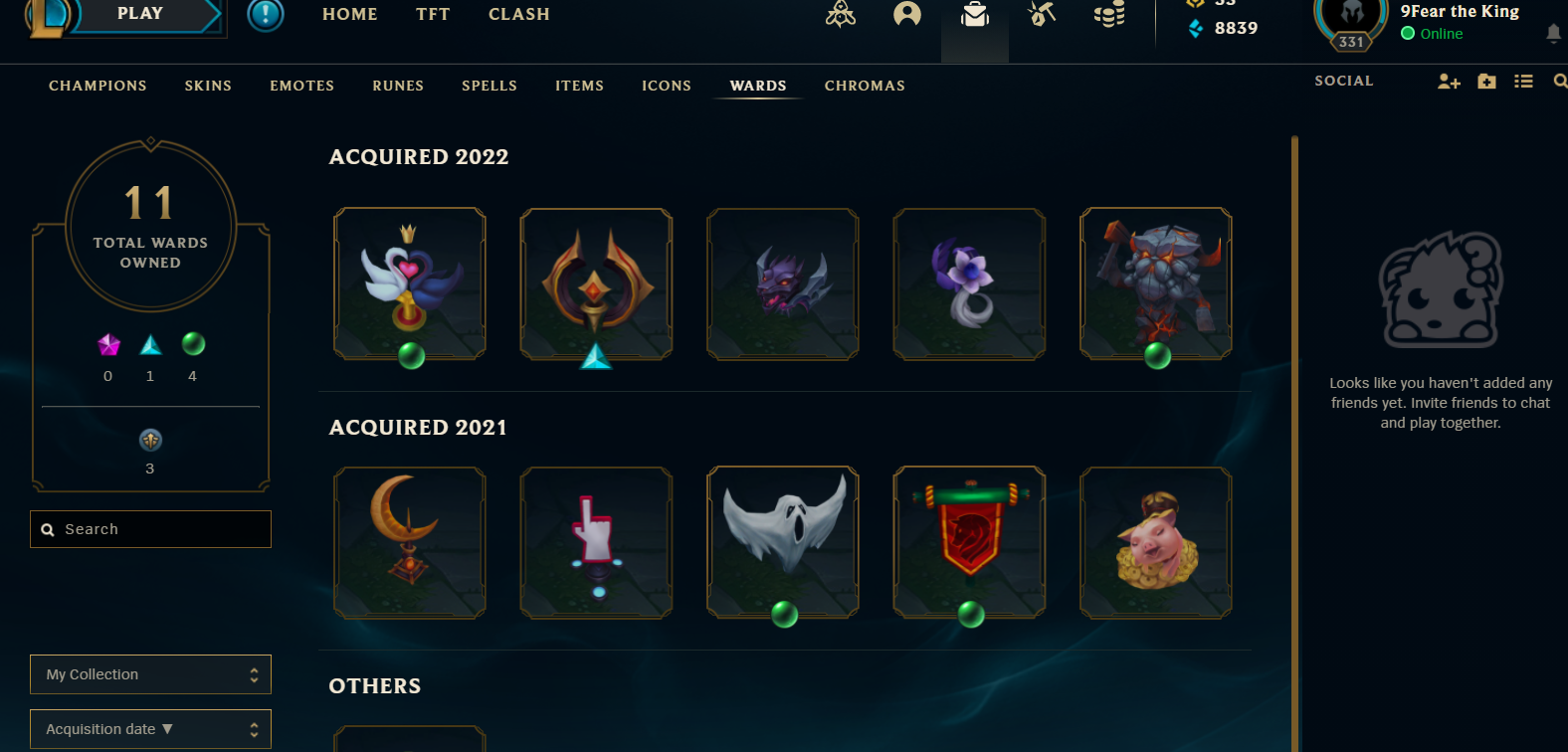
Task: Switch to the SKINS tab
Action: [x=208, y=86]
